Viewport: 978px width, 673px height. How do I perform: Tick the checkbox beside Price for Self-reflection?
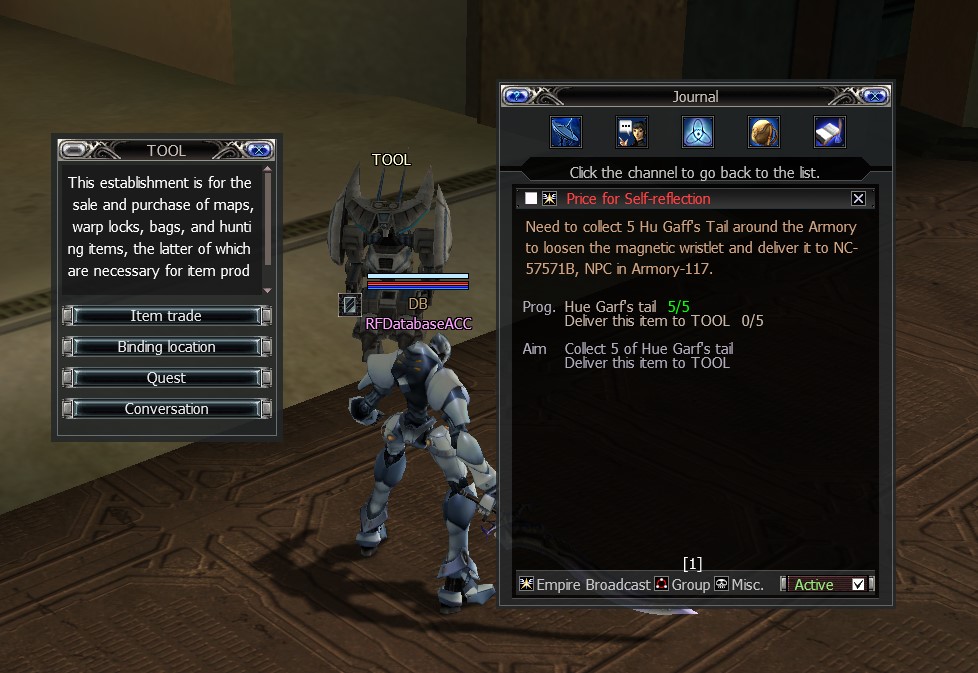[531, 199]
